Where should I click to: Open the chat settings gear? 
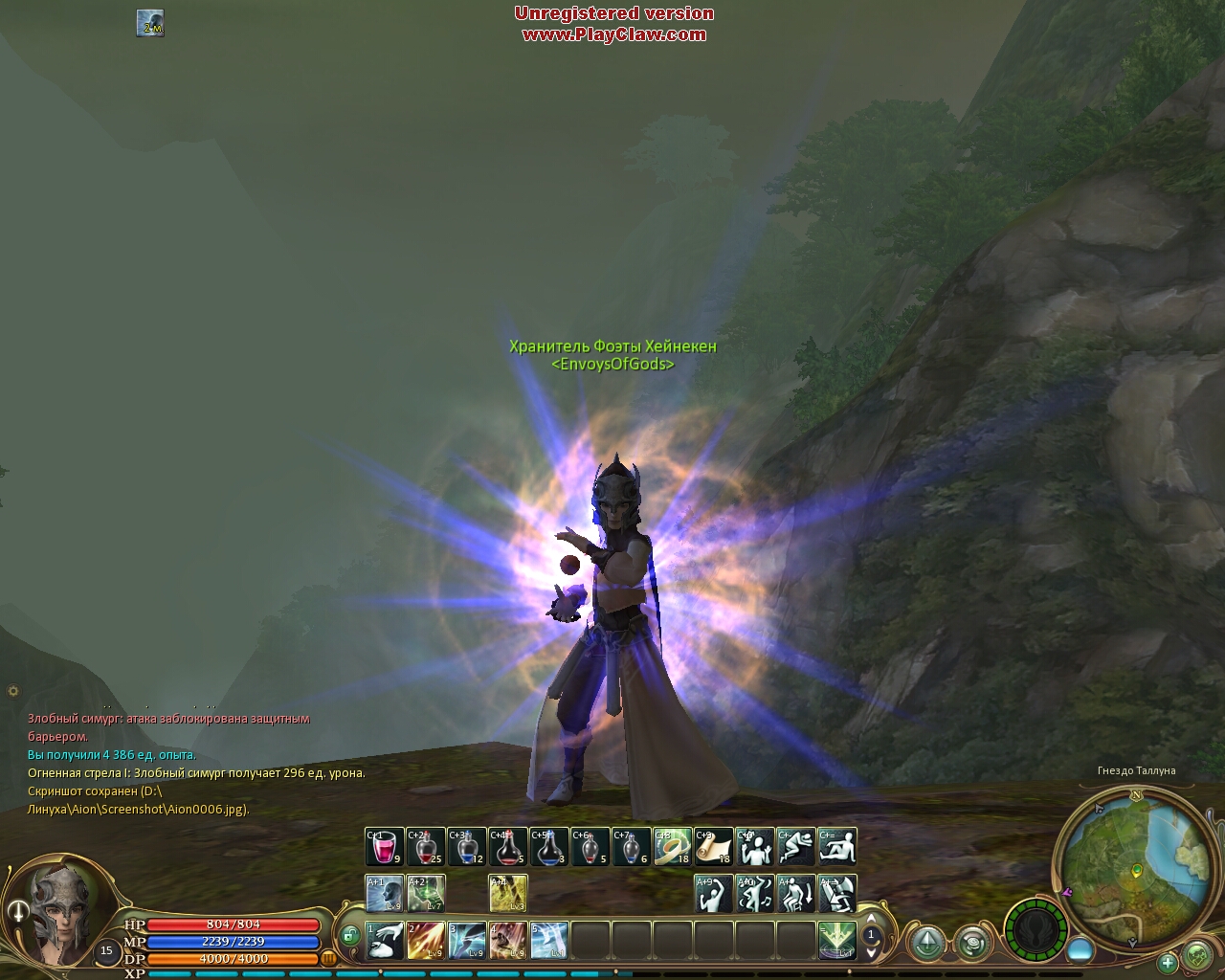12,690
